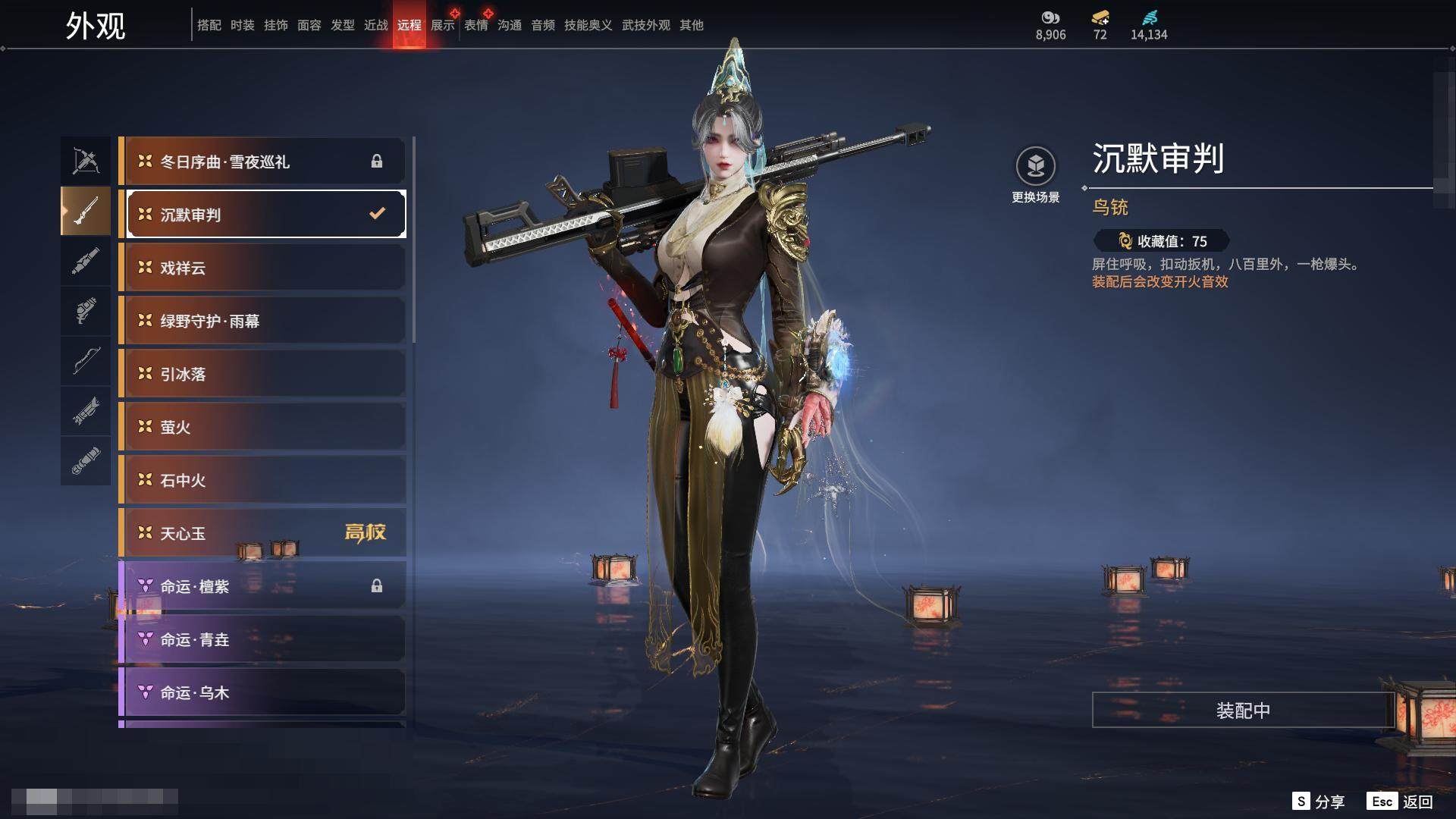Click the 装配中 button

(1242, 710)
